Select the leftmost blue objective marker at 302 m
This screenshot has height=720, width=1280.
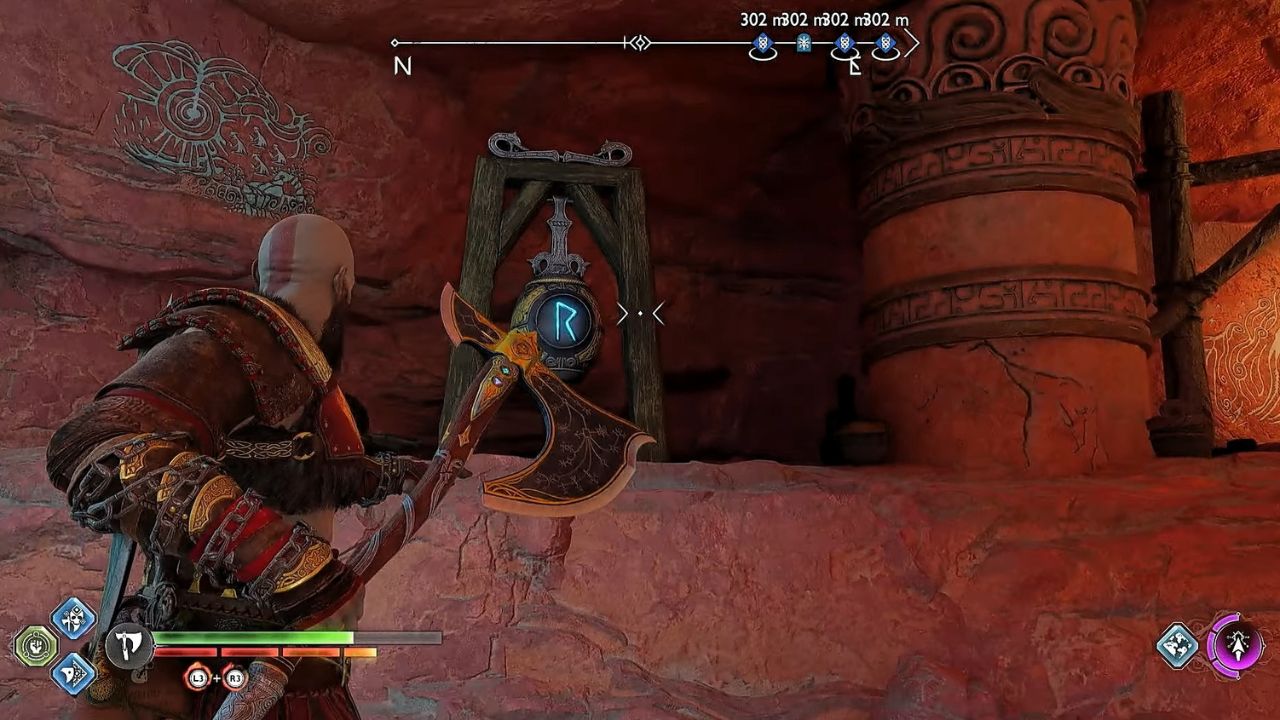pyautogui.click(x=763, y=44)
